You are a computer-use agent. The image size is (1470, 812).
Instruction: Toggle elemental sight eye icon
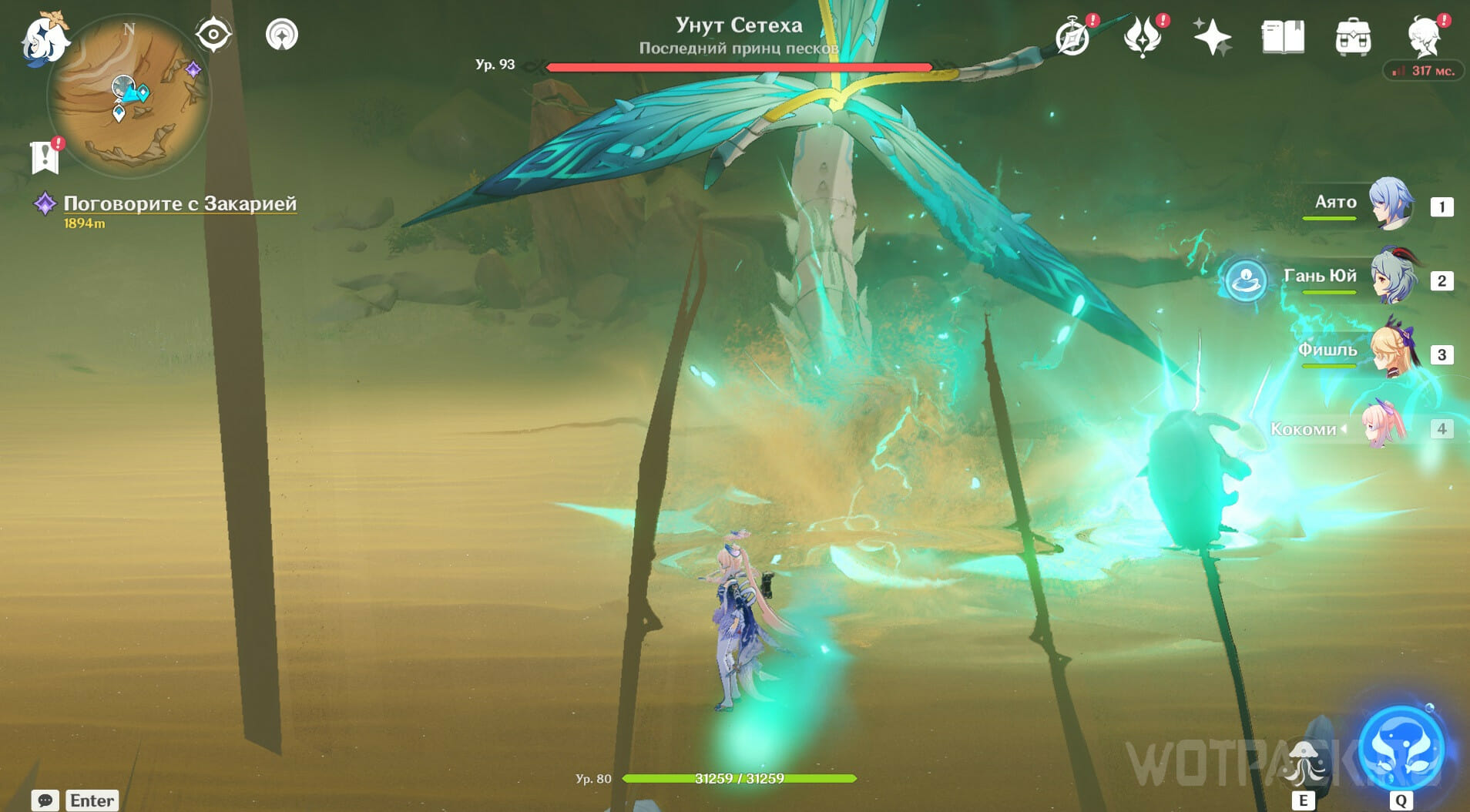(213, 35)
